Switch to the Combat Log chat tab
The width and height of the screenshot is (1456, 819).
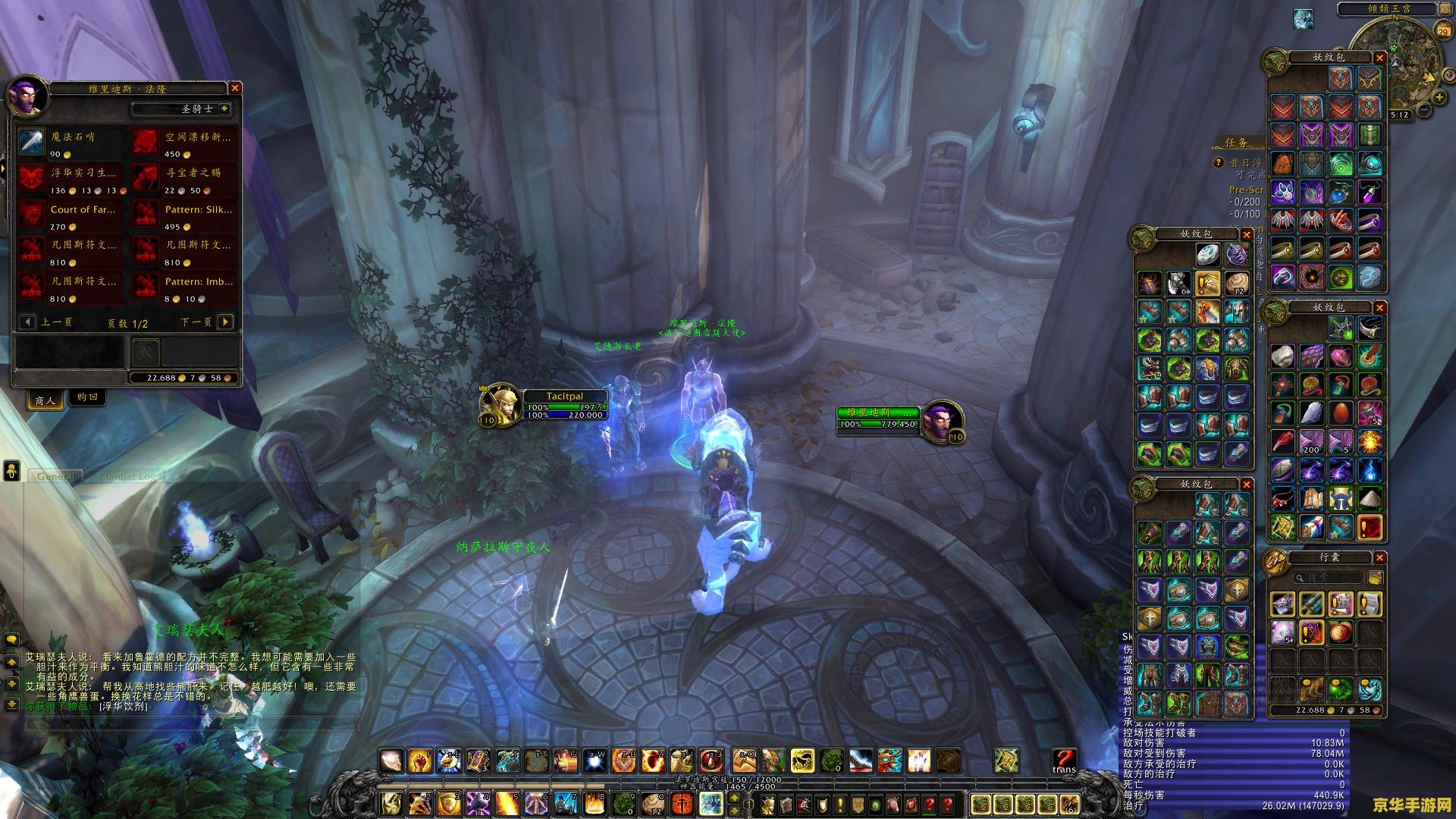[127, 476]
